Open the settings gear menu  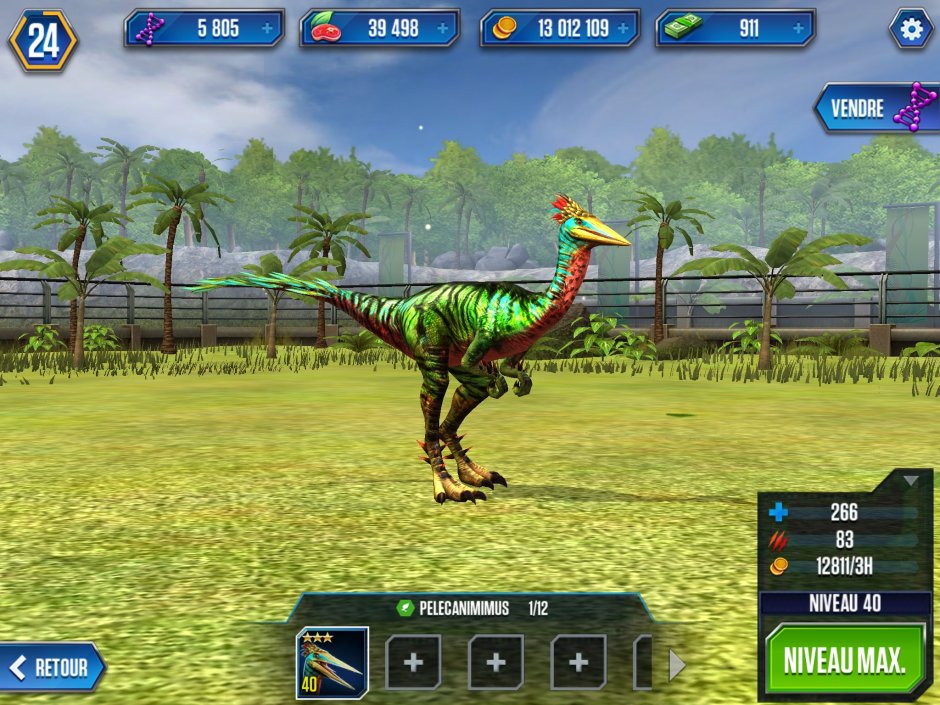point(911,29)
